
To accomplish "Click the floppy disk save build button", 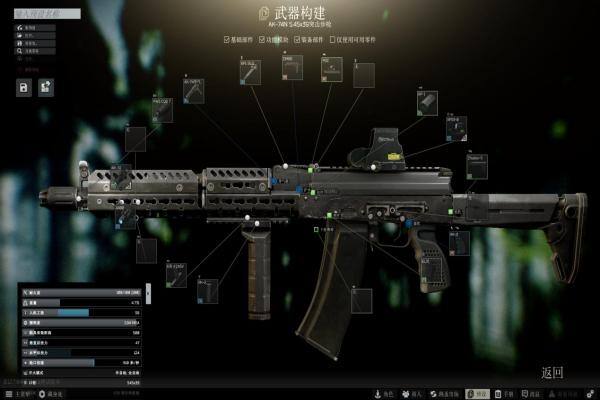I will (x=23, y=88).
